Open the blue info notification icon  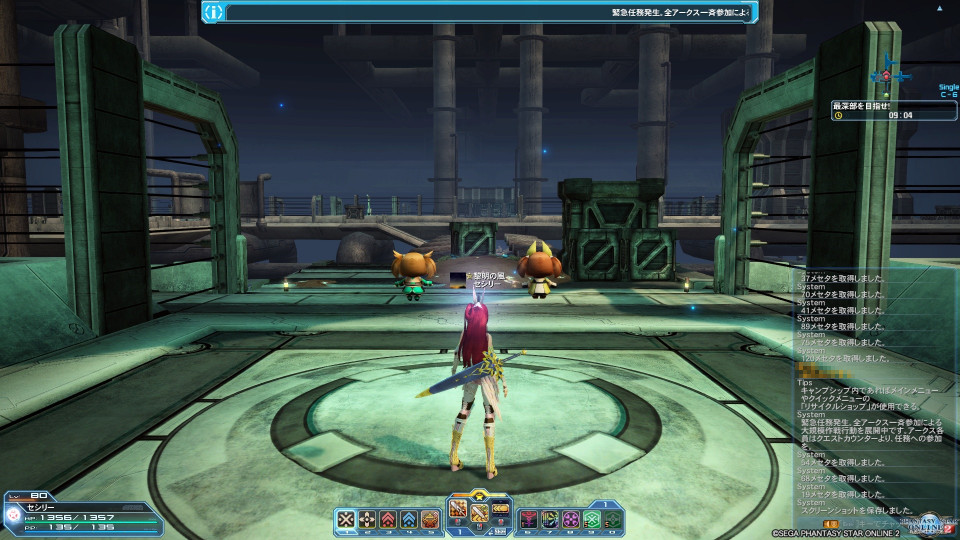213,12
